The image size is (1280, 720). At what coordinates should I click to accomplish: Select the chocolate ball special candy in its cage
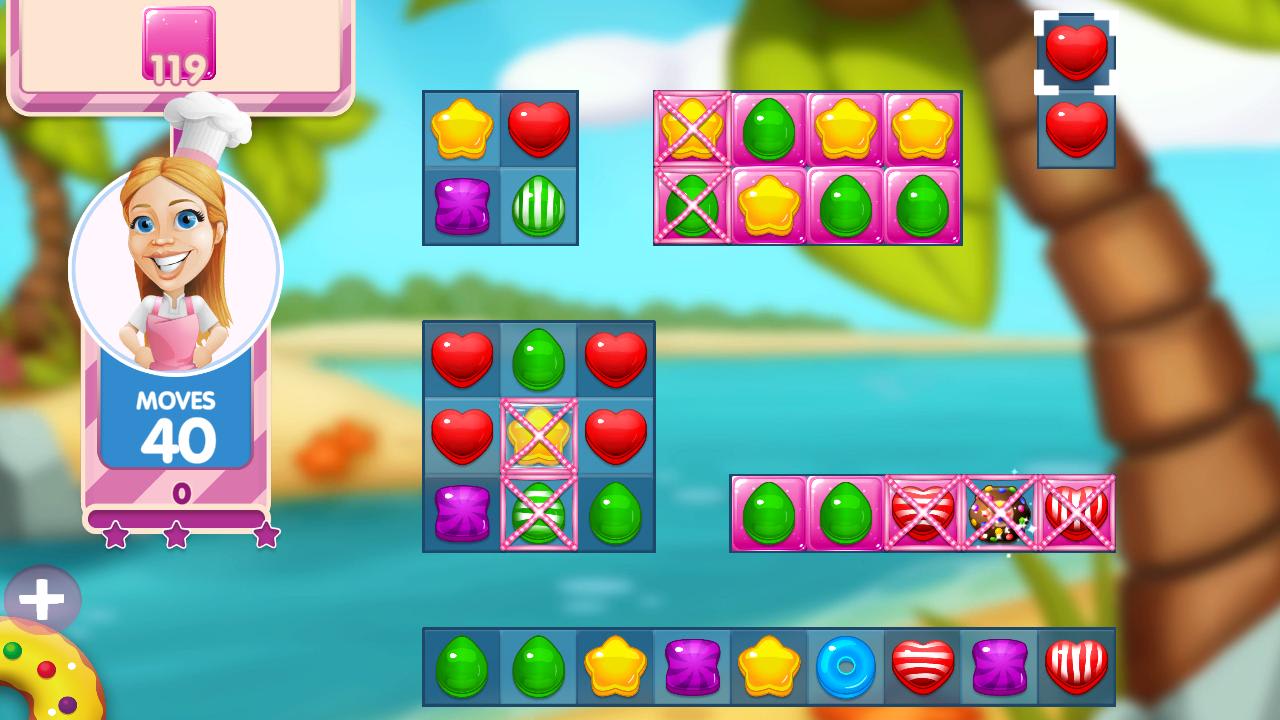(x=1000, y=514)
